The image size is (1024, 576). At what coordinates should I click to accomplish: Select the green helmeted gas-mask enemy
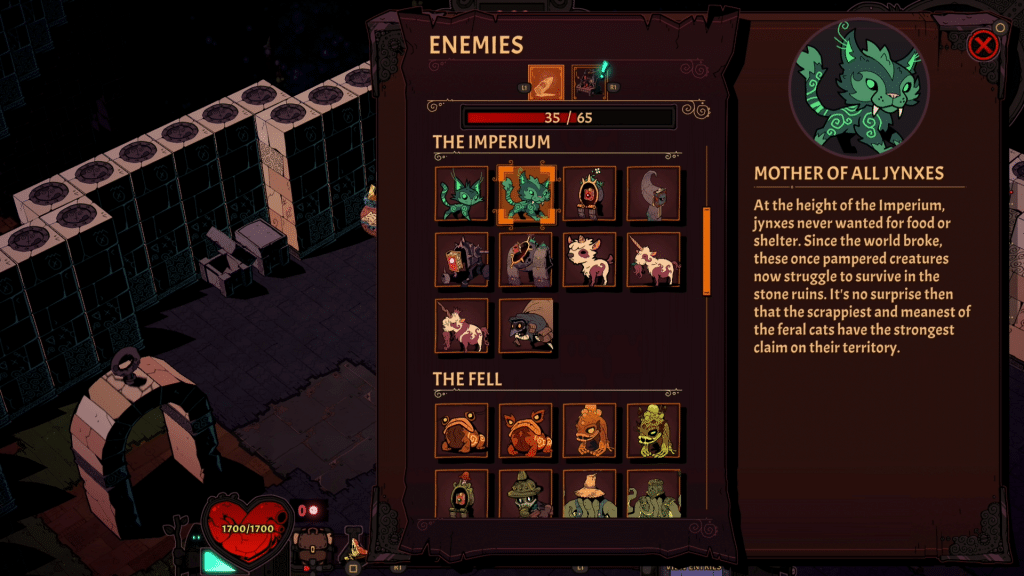(x=525, y=493)
